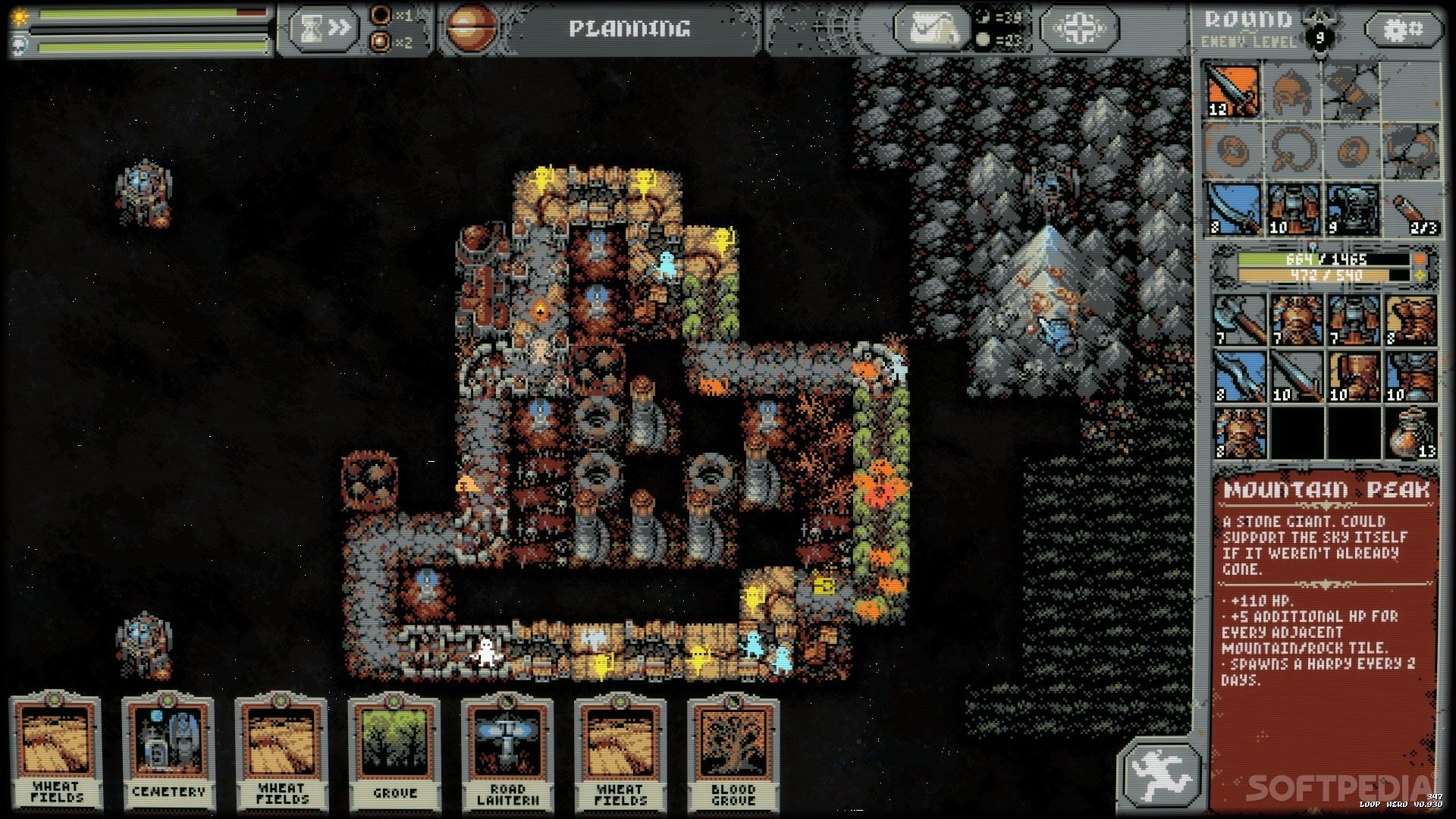Image resolution: width=1456 pixels, height=819 pixels.
Task: Select the Road Lantern card
Action: pos(507,751)
